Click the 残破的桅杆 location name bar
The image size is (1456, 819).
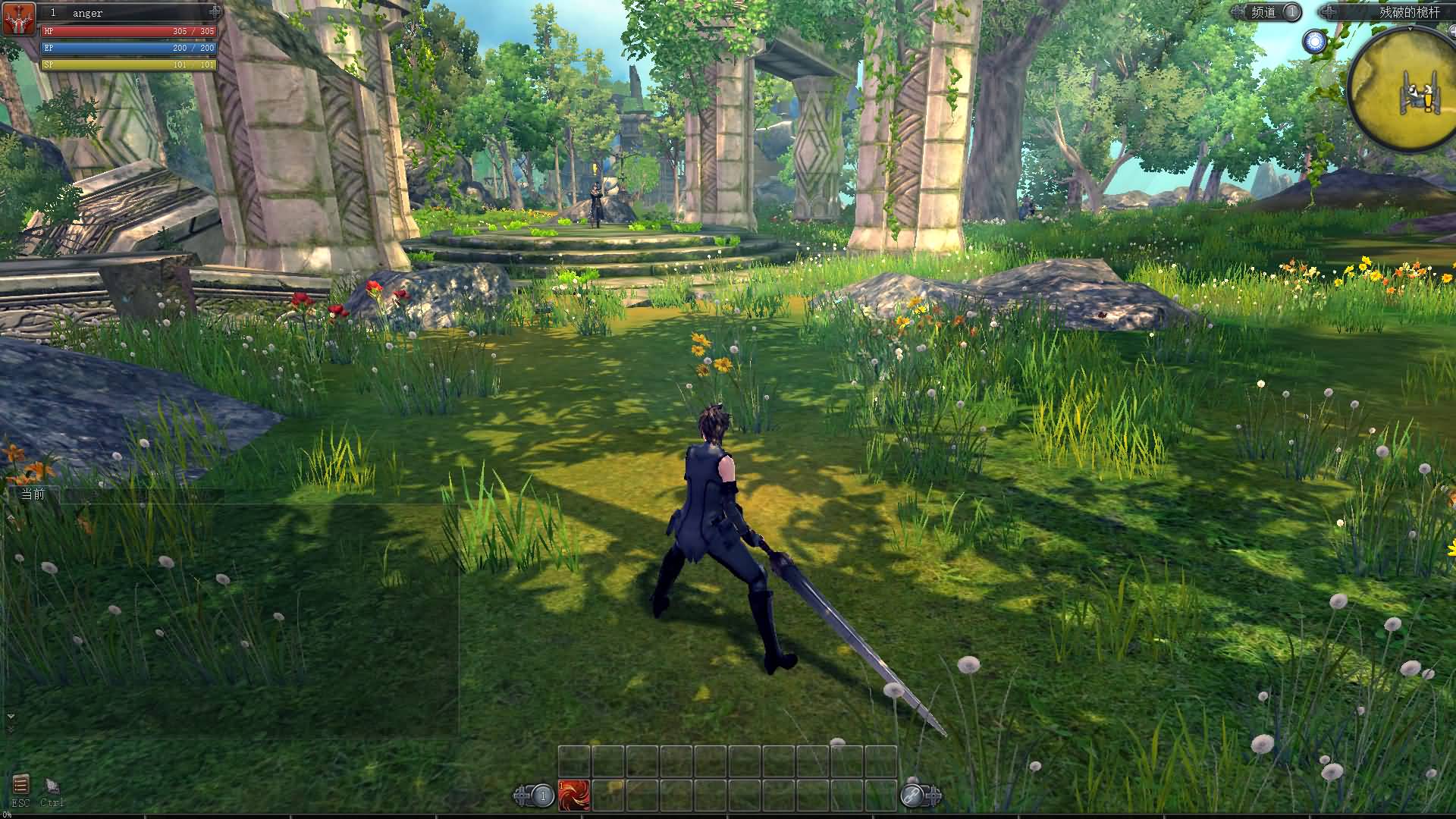tap(1394, 12)
